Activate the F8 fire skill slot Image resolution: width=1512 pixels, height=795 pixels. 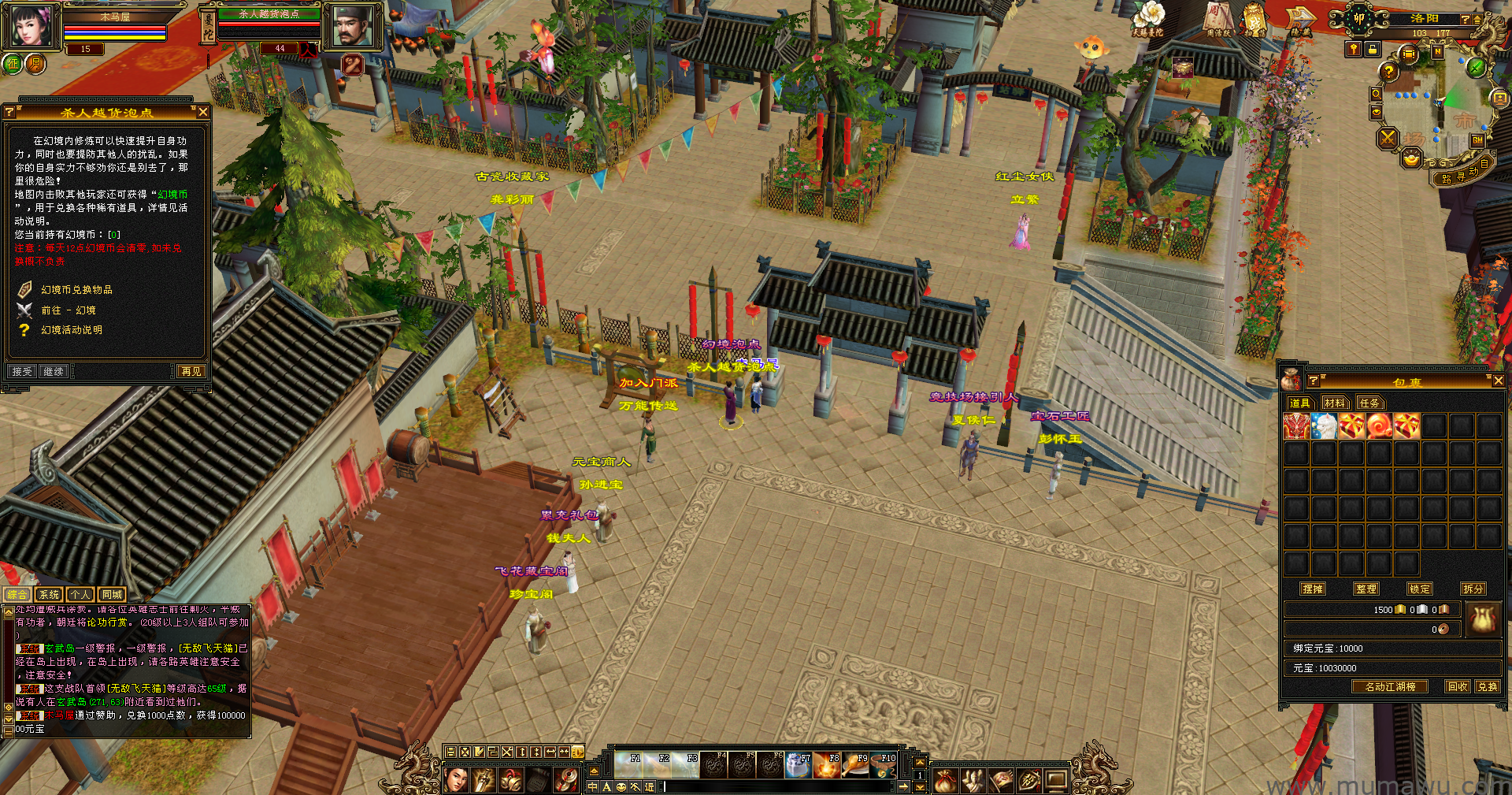[827, 765]
